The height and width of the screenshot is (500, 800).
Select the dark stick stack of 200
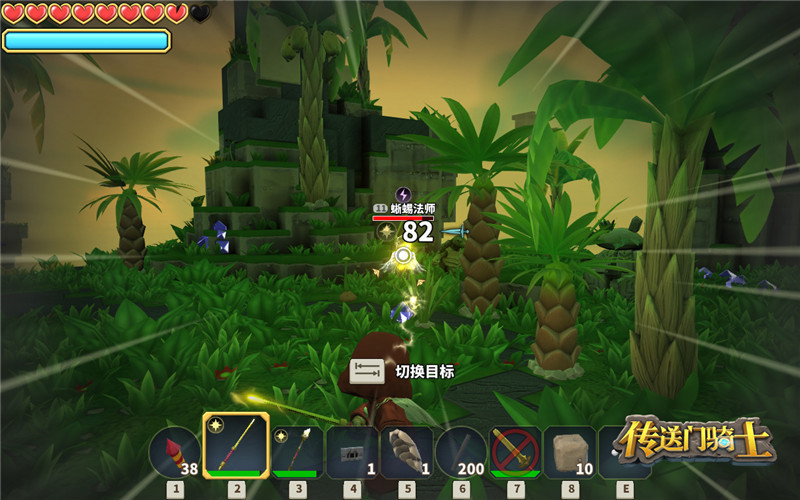(460, 452)
